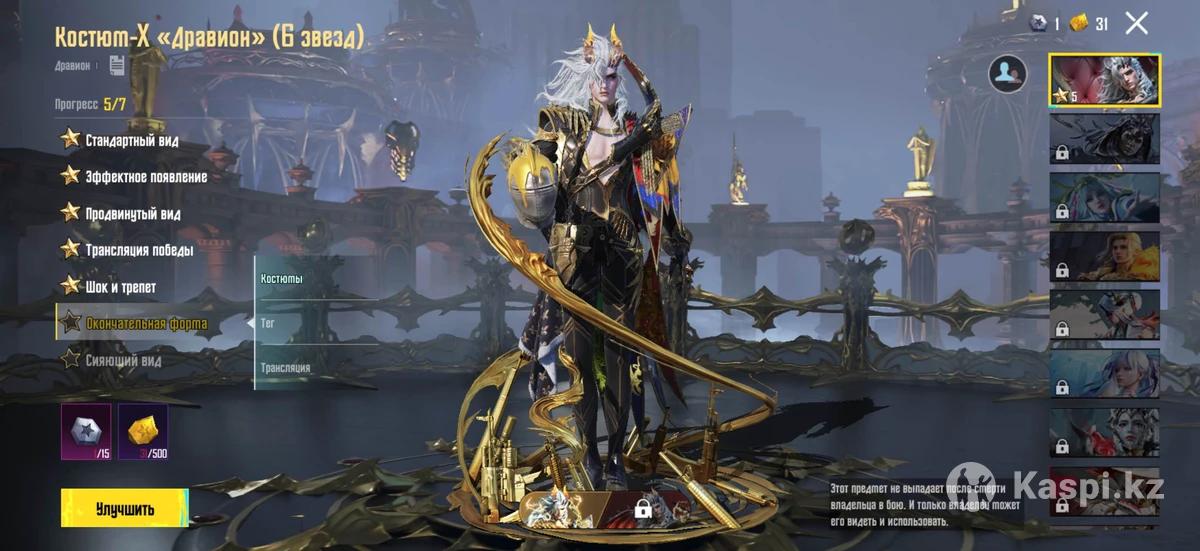This screenshot has width=1200, height=551.
Task: Open the document icon beside Дравион
Action: (x=117, y=65)
